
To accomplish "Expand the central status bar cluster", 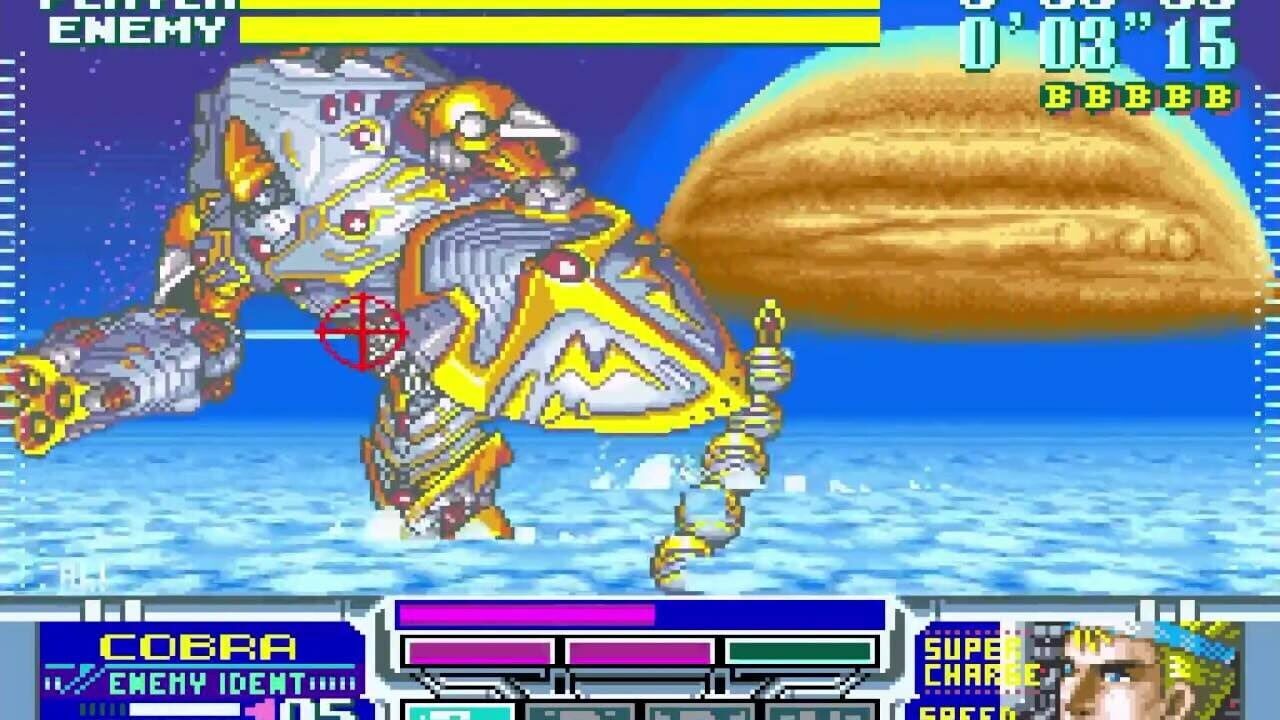I will tap(640, 655).
